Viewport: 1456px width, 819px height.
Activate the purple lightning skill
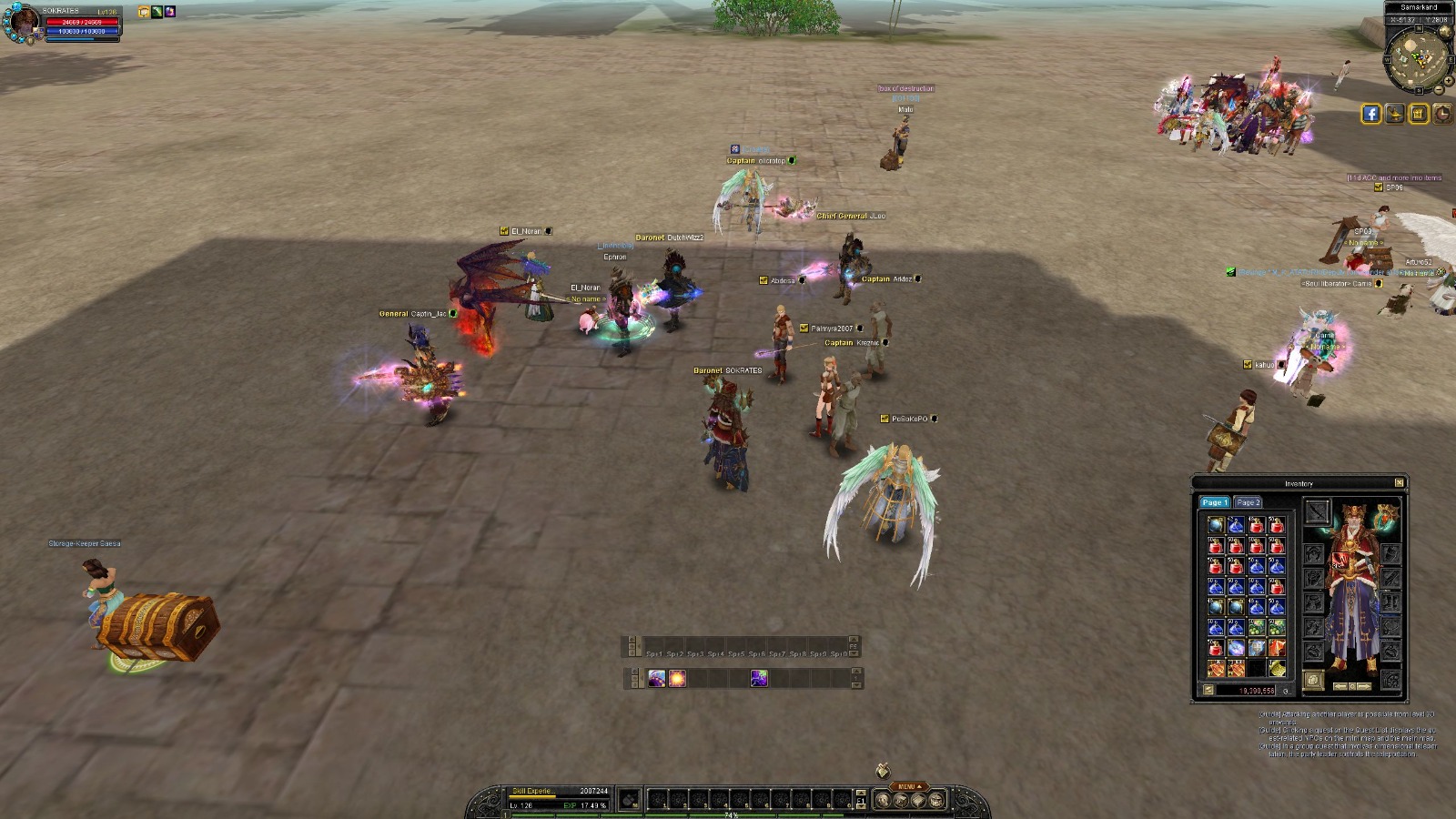pyautogui.click(x=758, y=679)
